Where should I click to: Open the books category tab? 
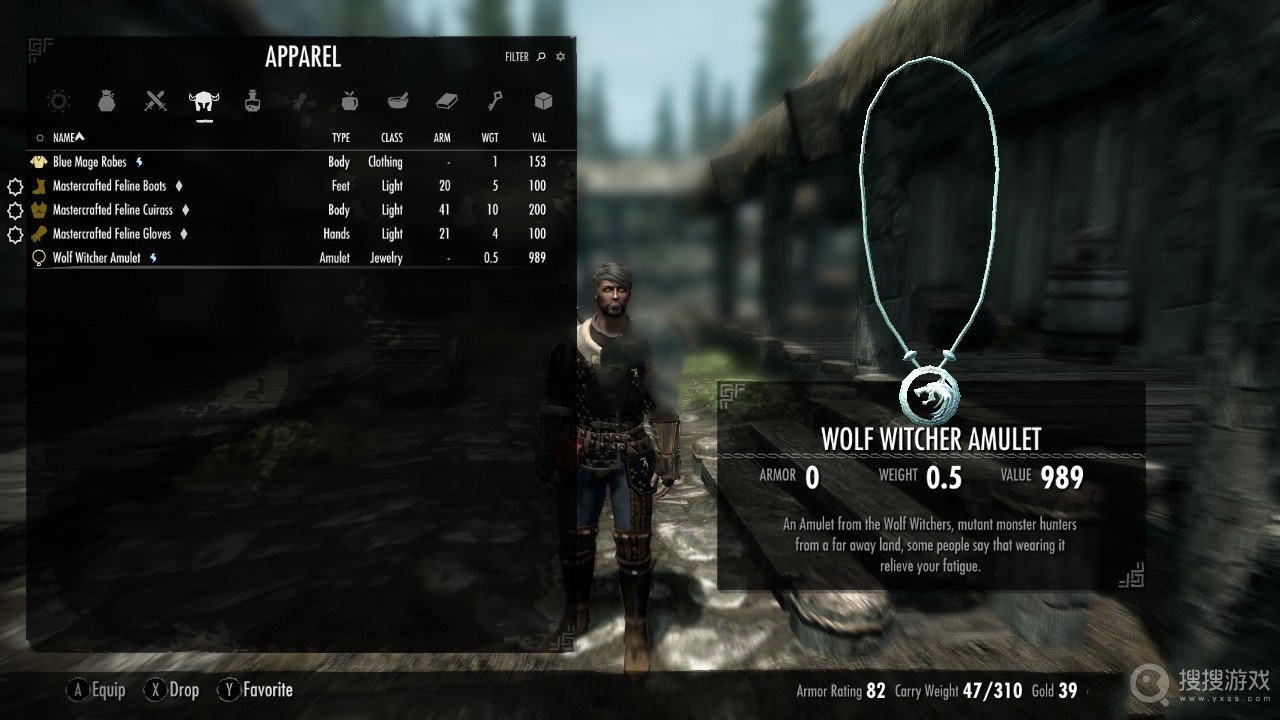pos(446,100)
